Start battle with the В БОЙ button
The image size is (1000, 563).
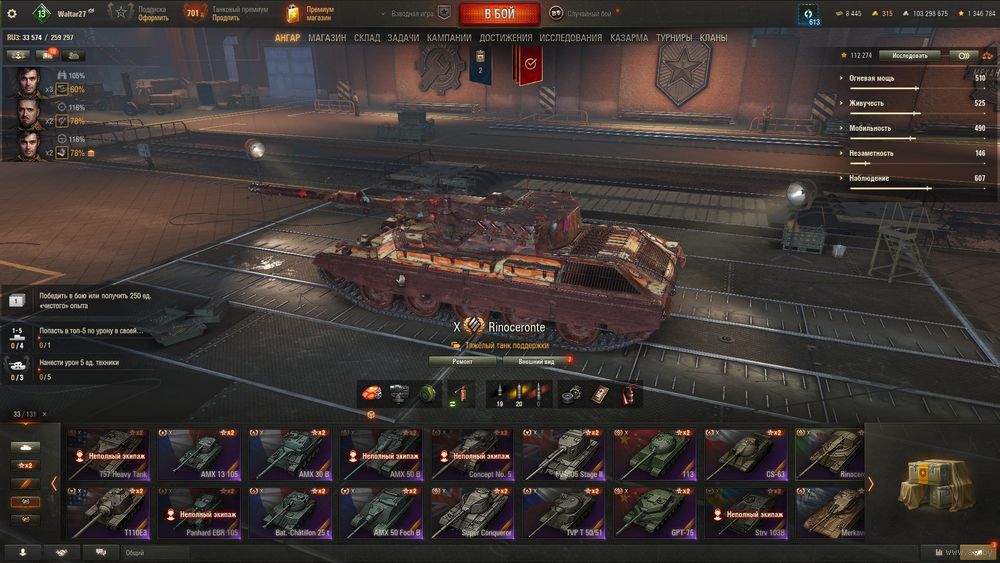(499, 14)
